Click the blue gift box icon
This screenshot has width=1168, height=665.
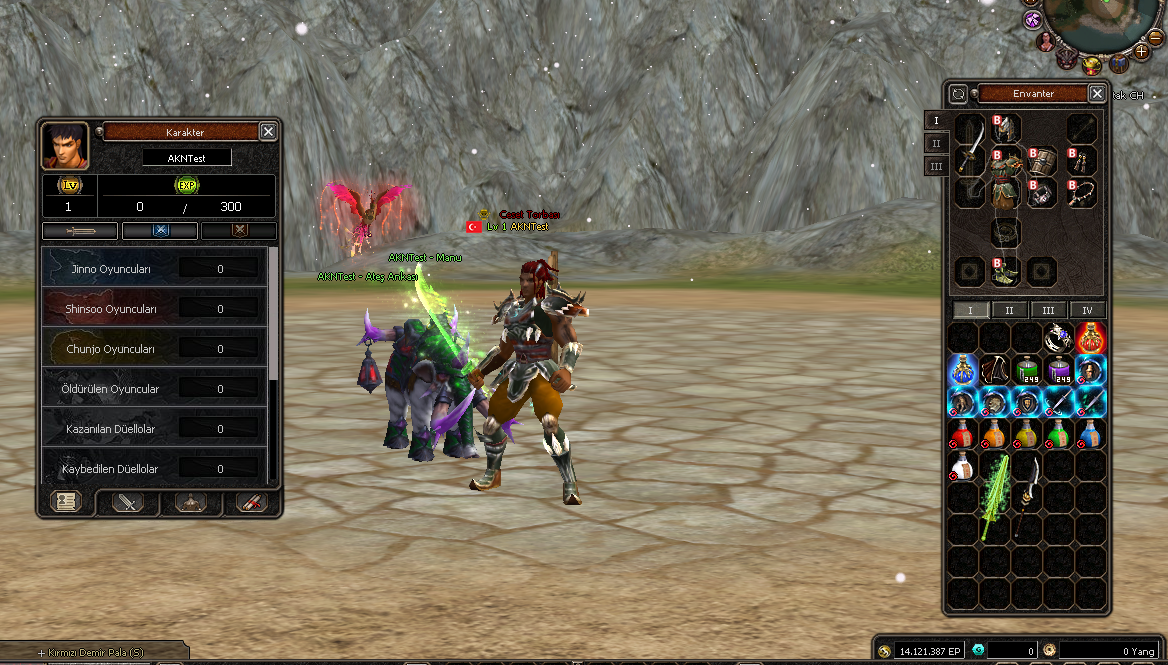1119,64
